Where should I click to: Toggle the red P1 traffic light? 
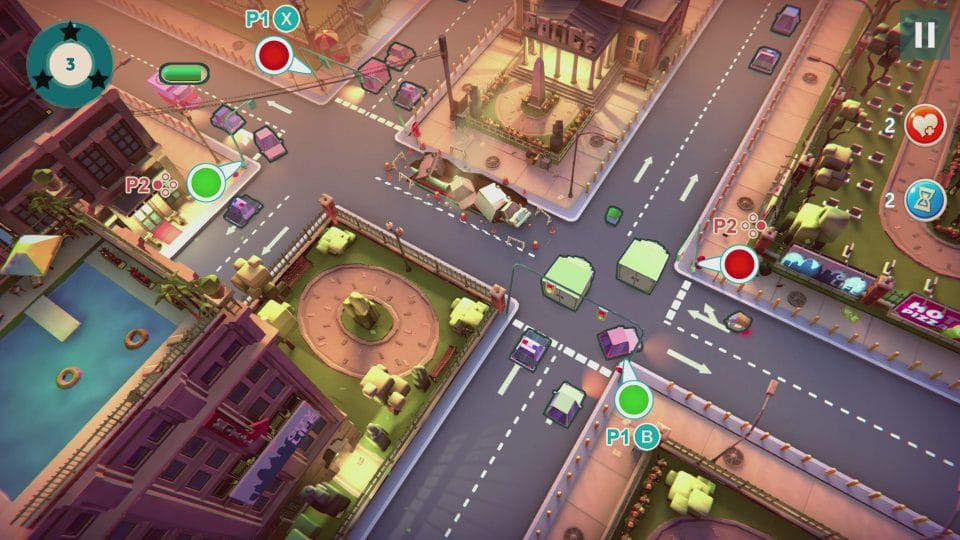pyautogui.click(x=272, y=55)
